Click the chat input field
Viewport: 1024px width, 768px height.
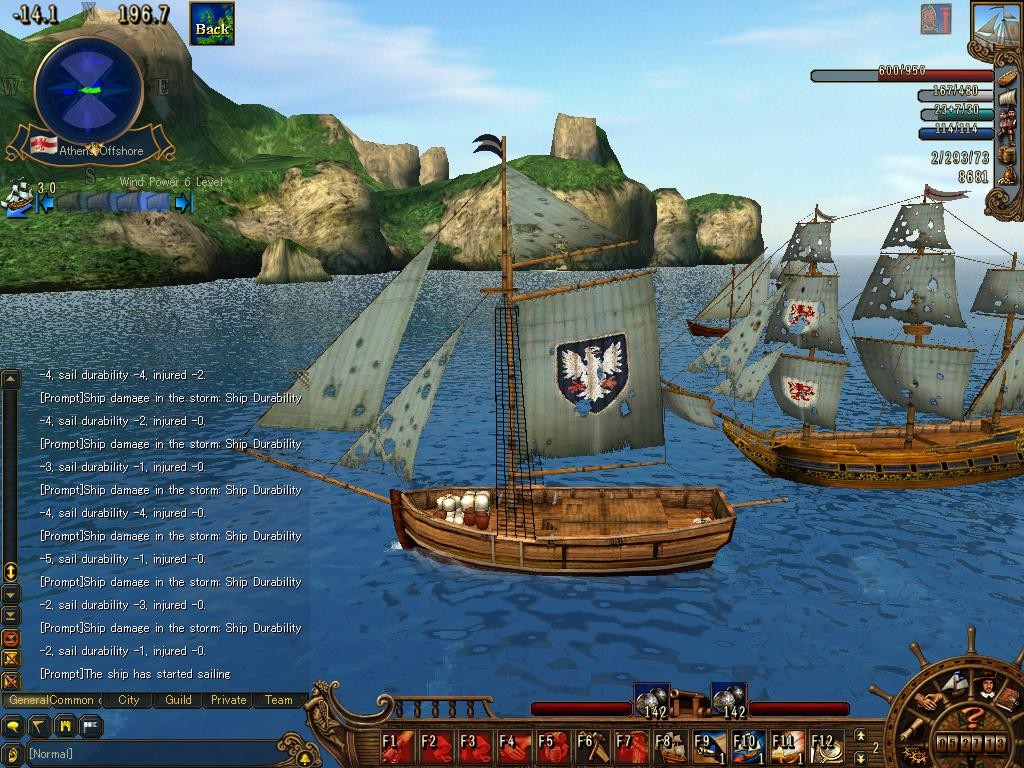pyautogui.click(x=150, y=753)
